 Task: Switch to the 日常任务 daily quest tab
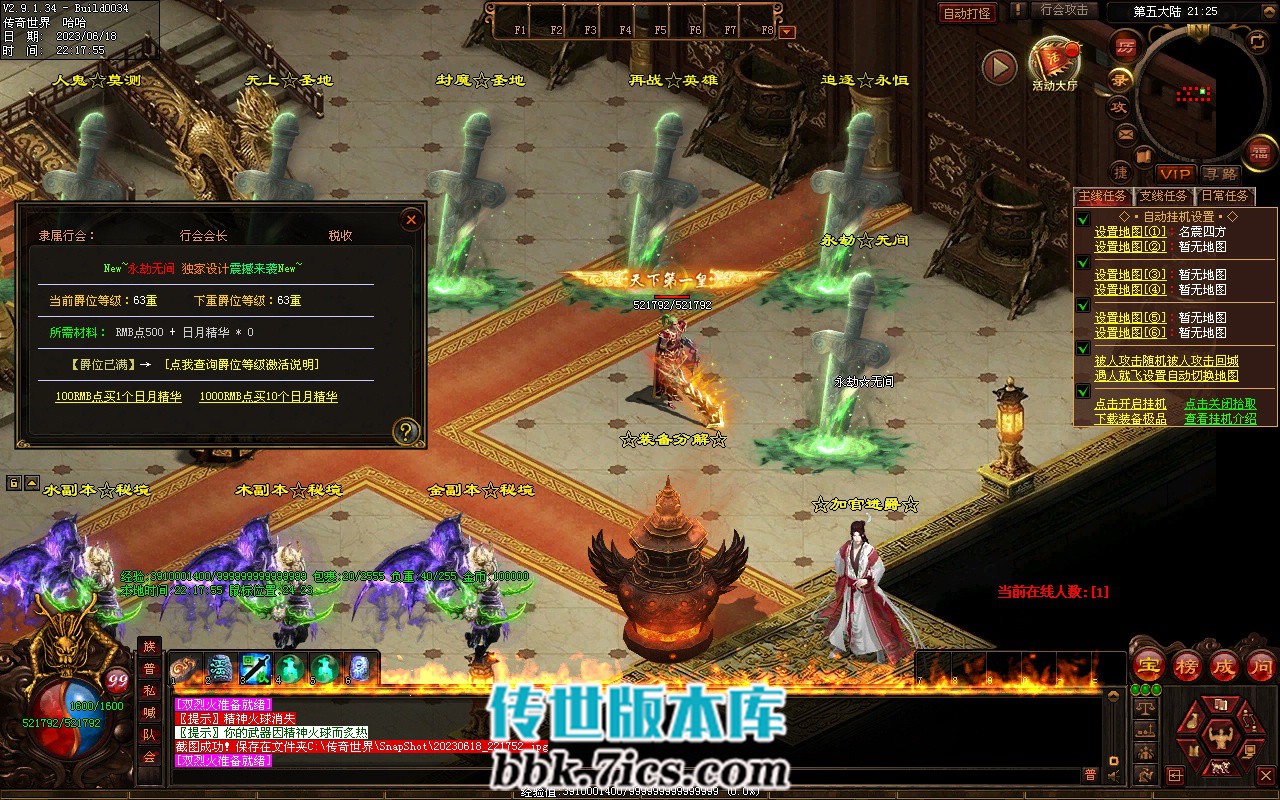[x=1224, y=196]
